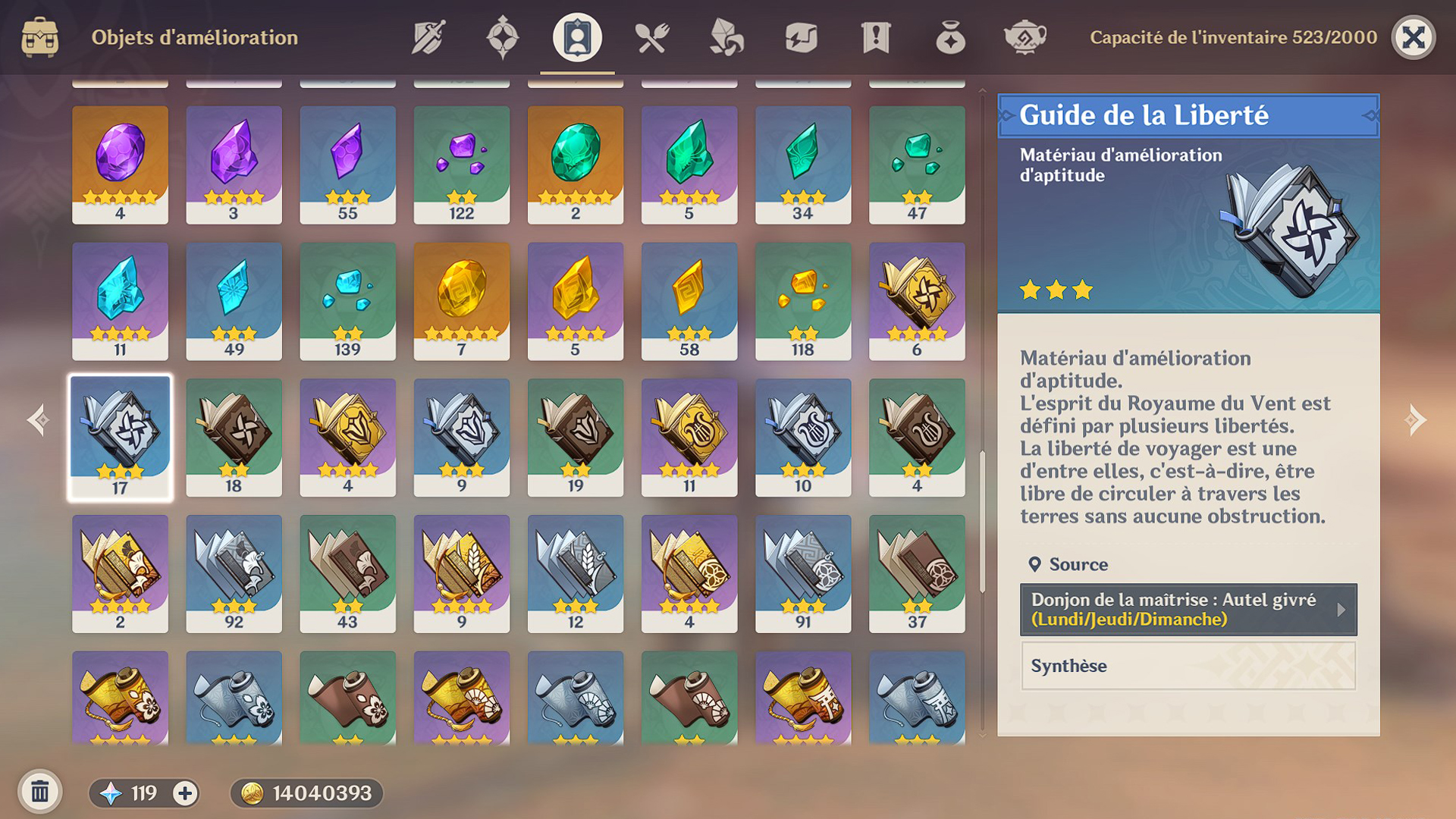Select the Character Development Items icon
Image resolution: width=1456 pixels, height=819 pixels.
tap(576, 37)
